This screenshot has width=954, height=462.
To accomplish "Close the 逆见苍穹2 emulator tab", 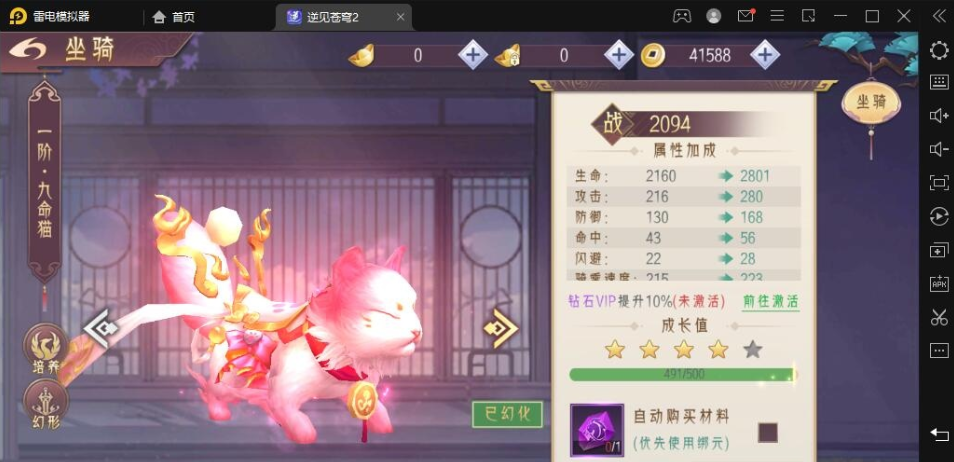I will coord(400,16).
